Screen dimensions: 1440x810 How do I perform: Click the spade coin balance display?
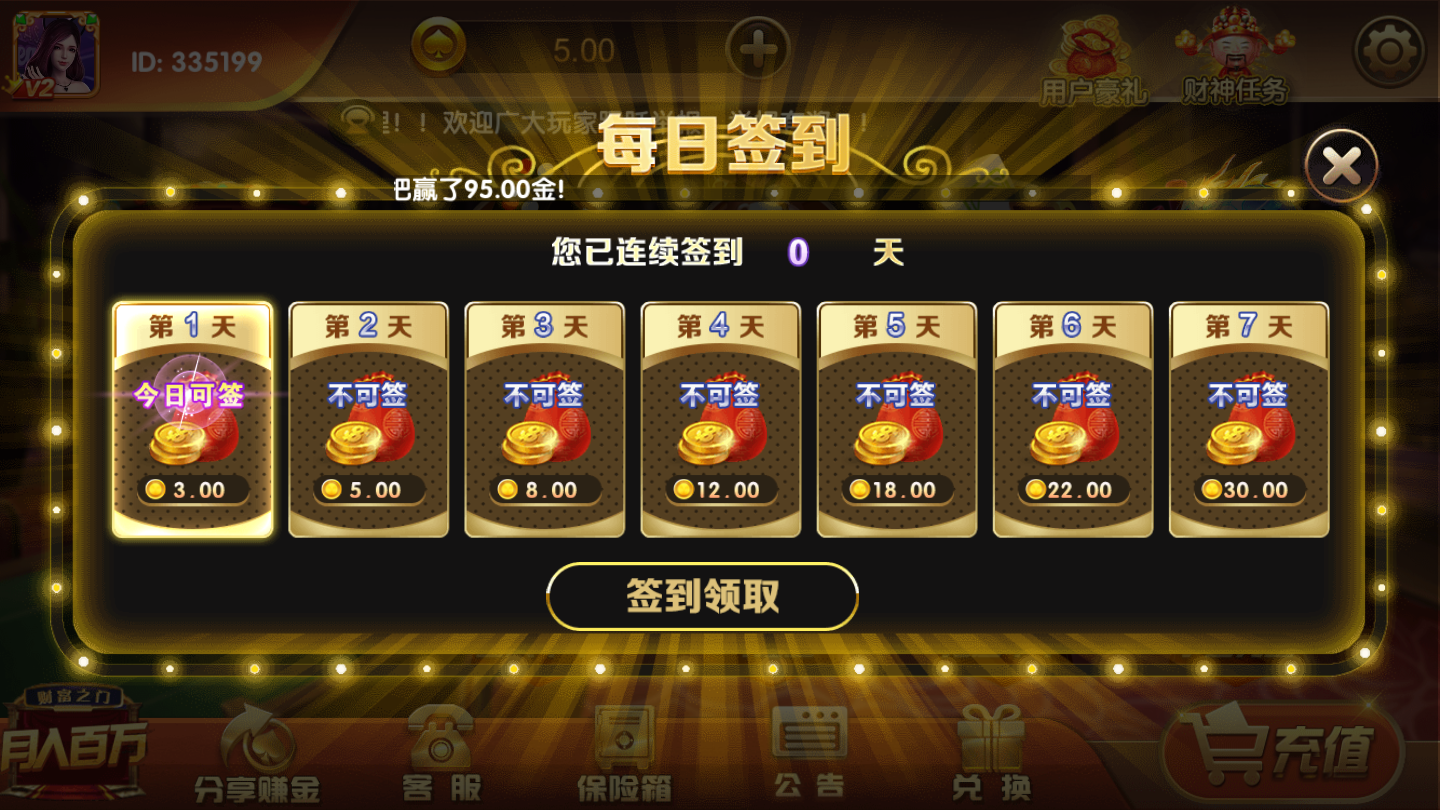click(x=520, y=45)
